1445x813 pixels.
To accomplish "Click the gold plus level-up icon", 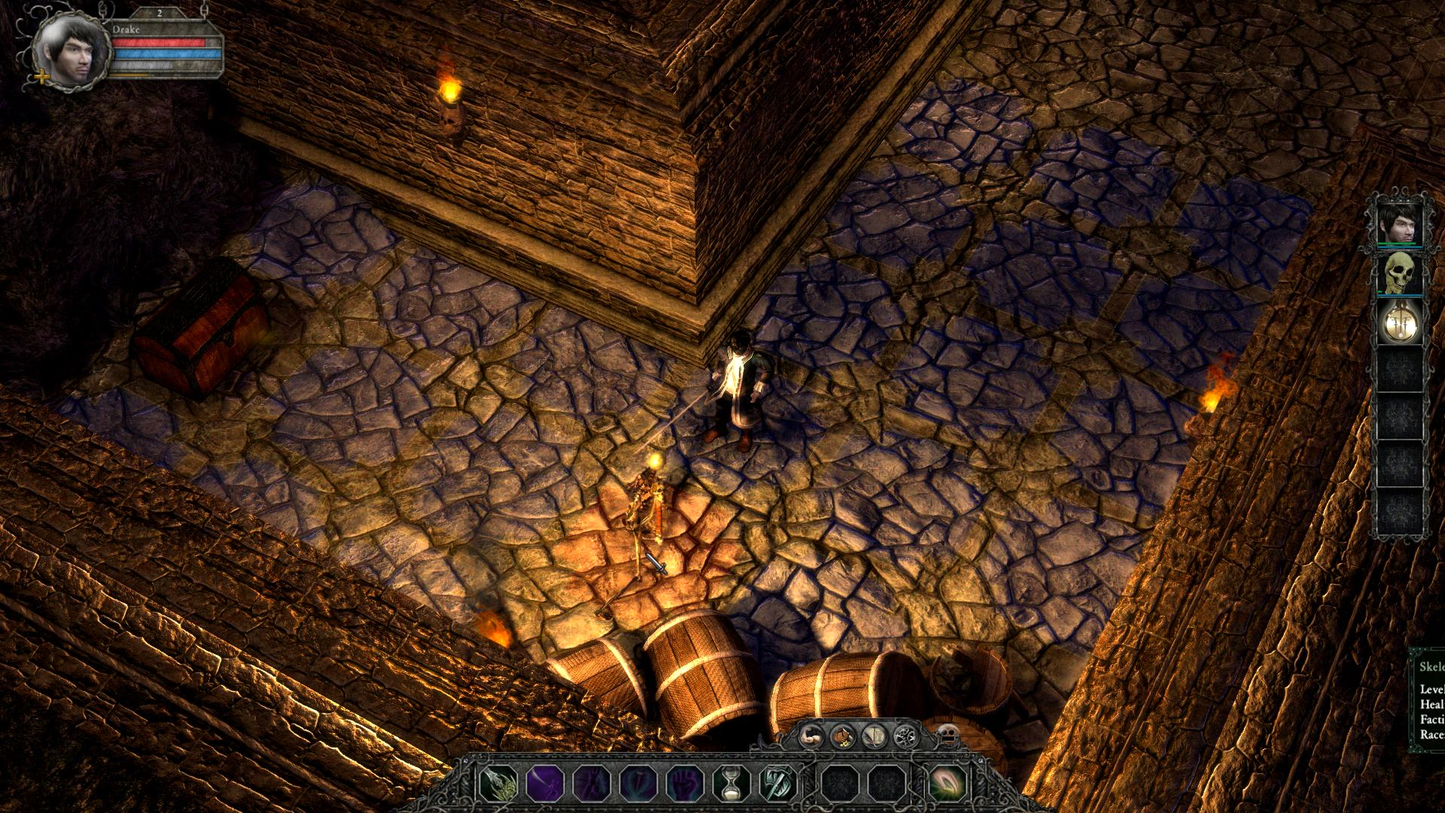I will click(x=42, y=76).
